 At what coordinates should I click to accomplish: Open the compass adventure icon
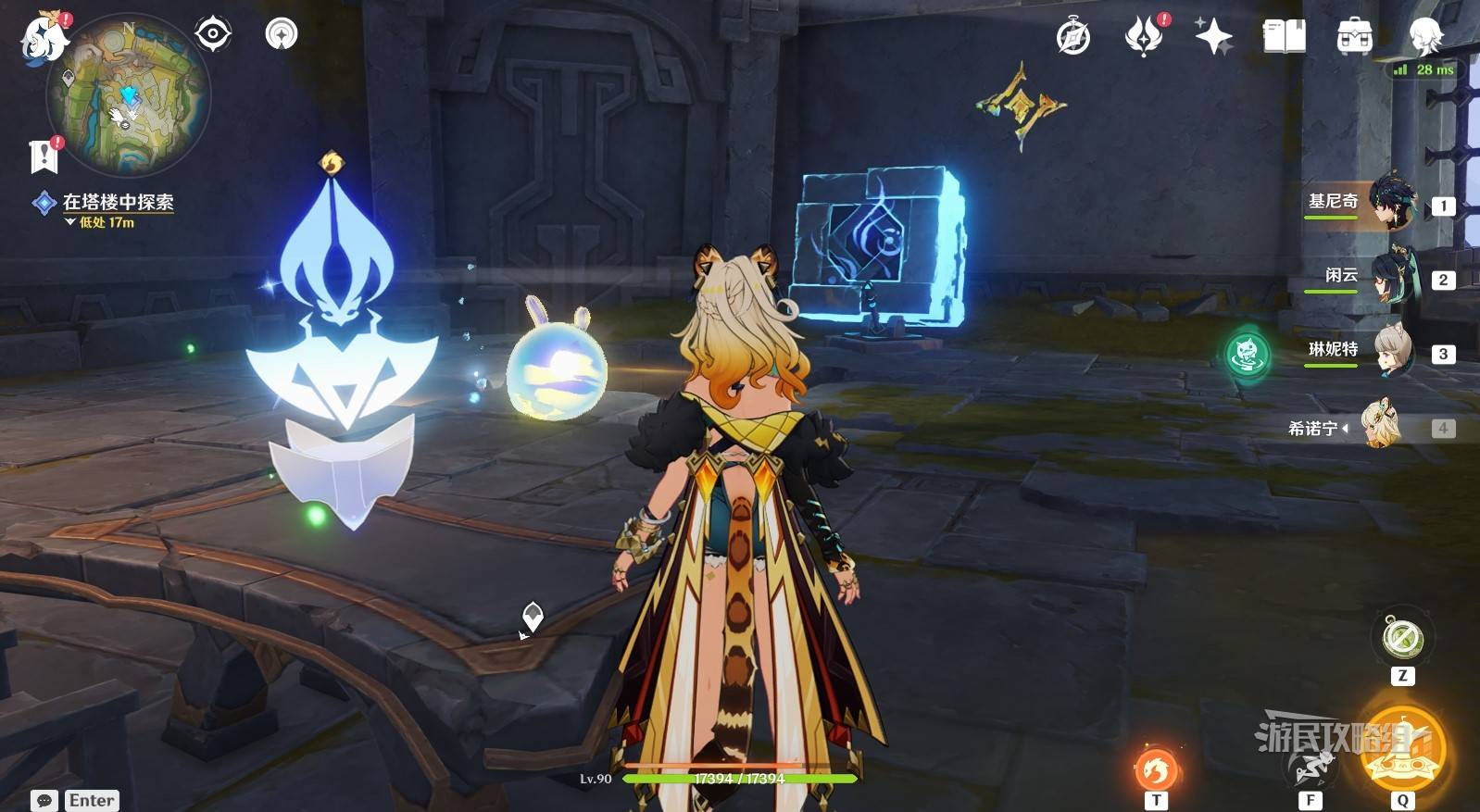[1073, 37]
